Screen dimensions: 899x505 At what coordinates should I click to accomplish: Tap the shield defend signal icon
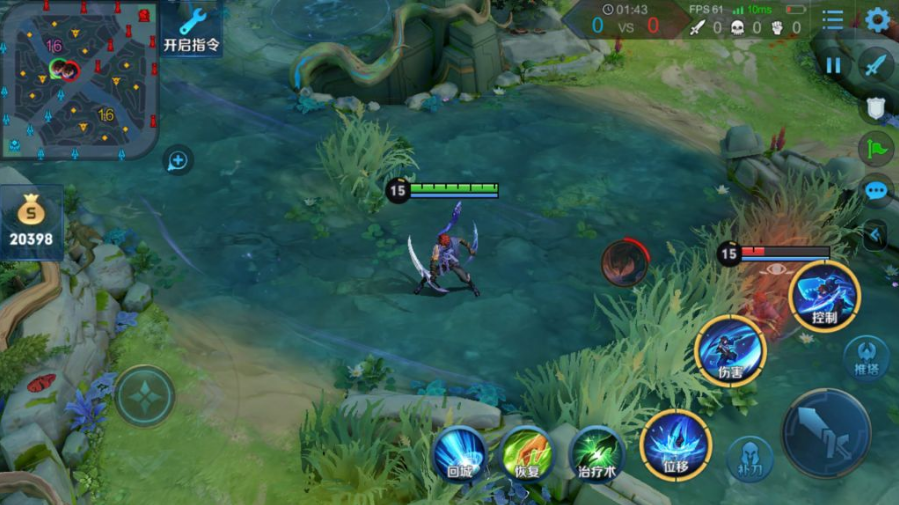[x=875, y=108]
